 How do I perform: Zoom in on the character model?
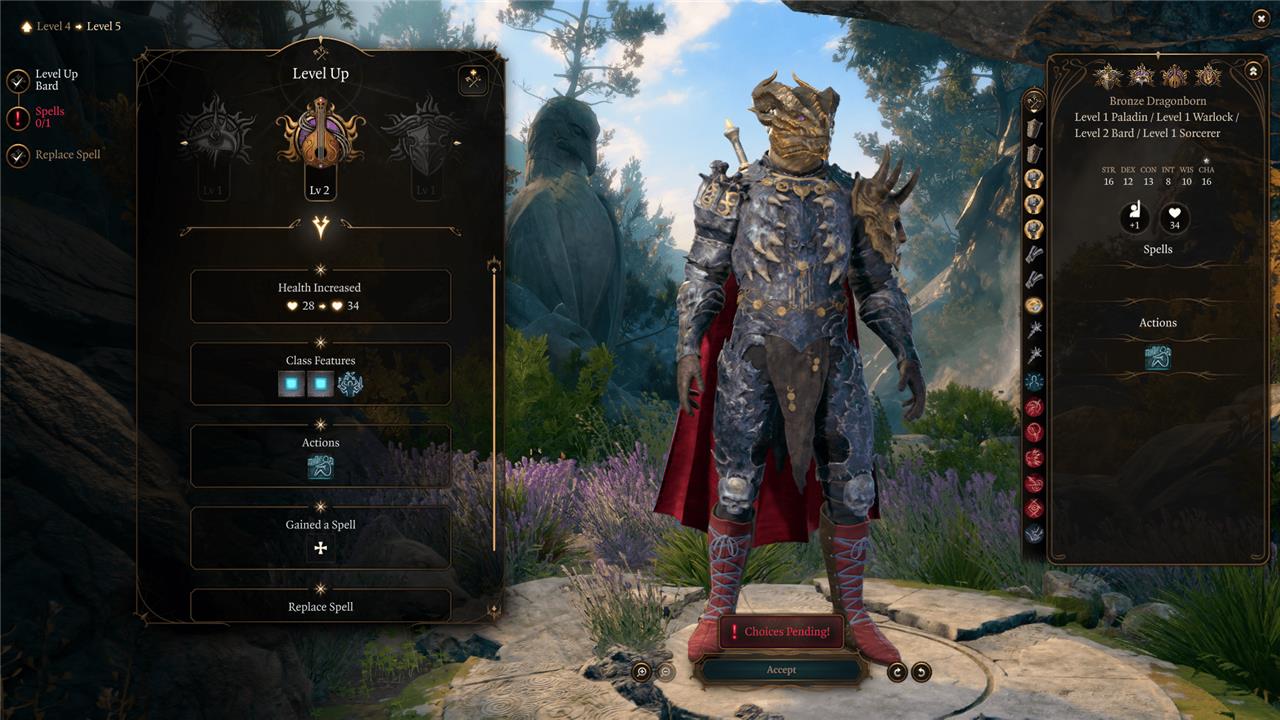point(642,672)
